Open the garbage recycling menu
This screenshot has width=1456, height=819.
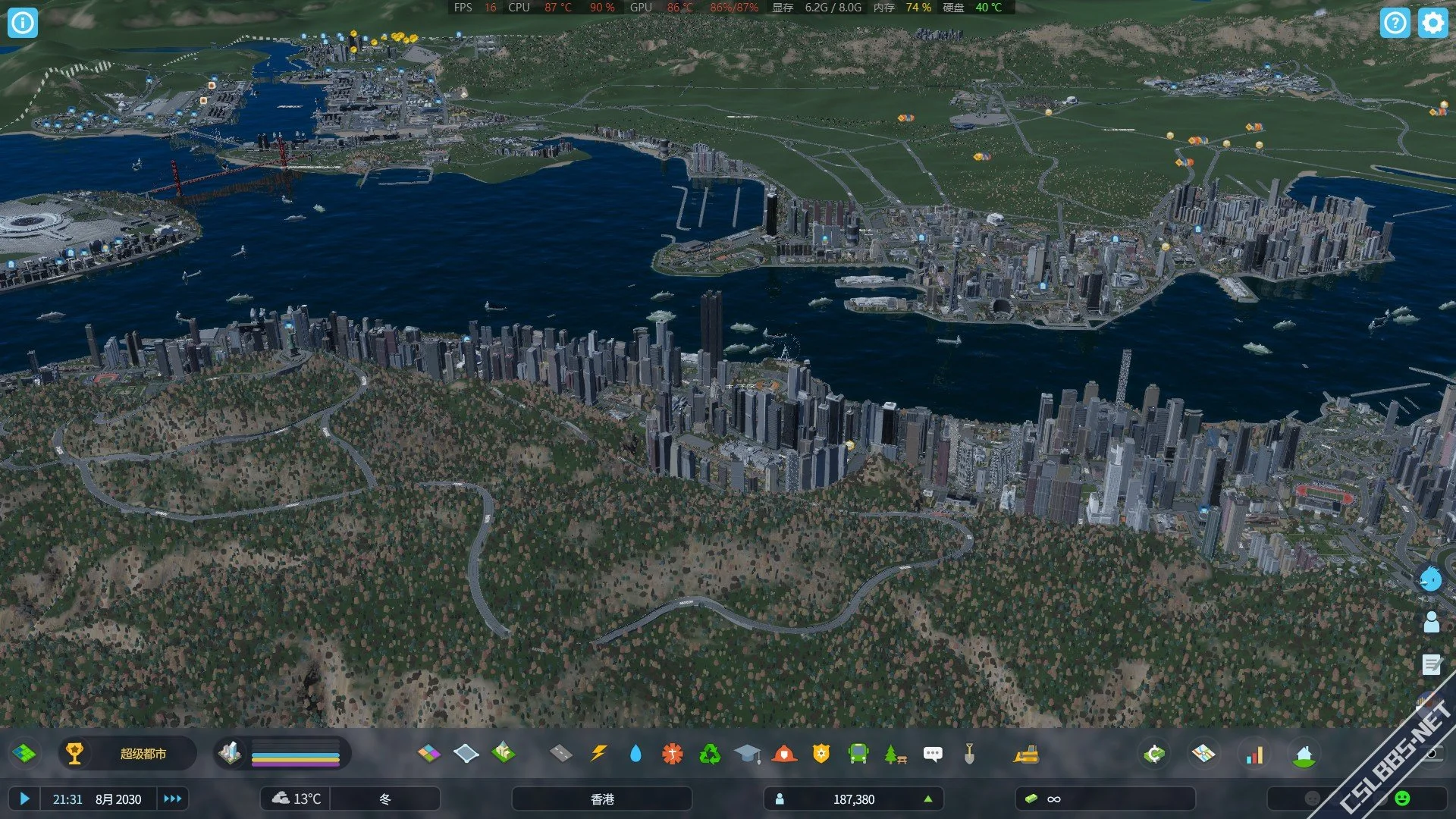coord(710,754)
